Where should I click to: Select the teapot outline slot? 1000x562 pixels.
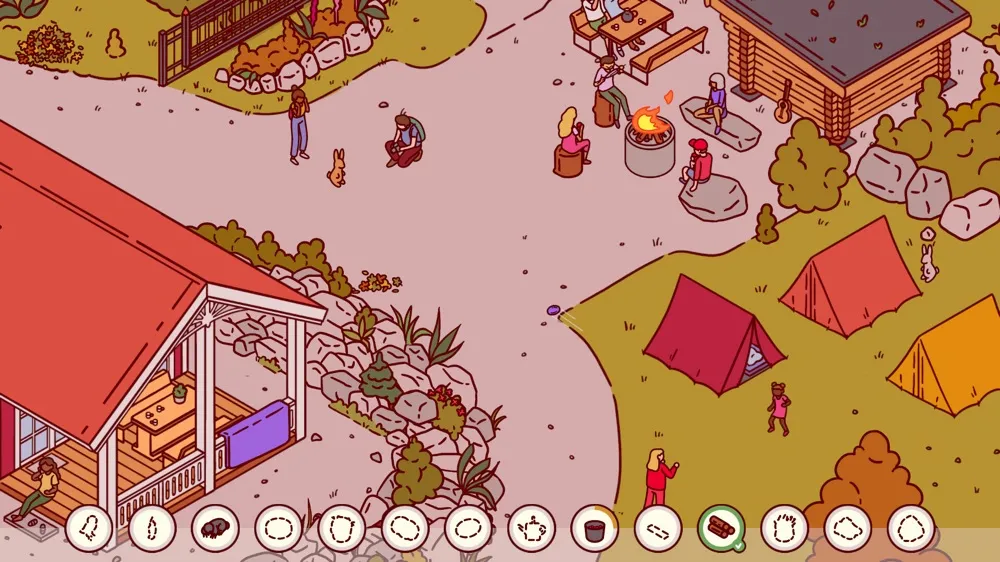531,528
